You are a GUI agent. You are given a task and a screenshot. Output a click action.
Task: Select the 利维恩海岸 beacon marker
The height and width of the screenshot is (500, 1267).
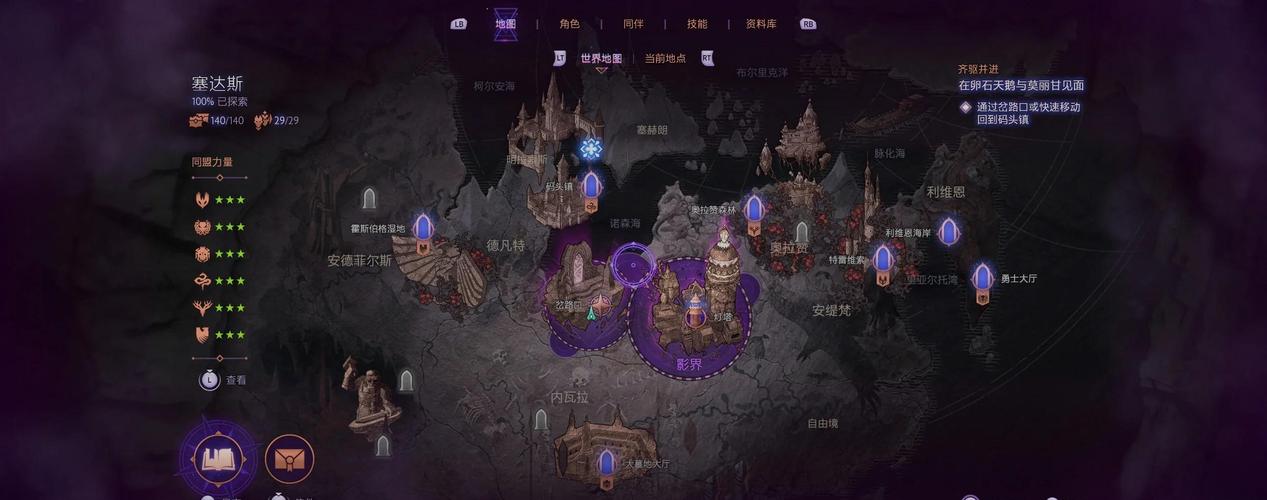pyautogui.click(x=948, y=233)
